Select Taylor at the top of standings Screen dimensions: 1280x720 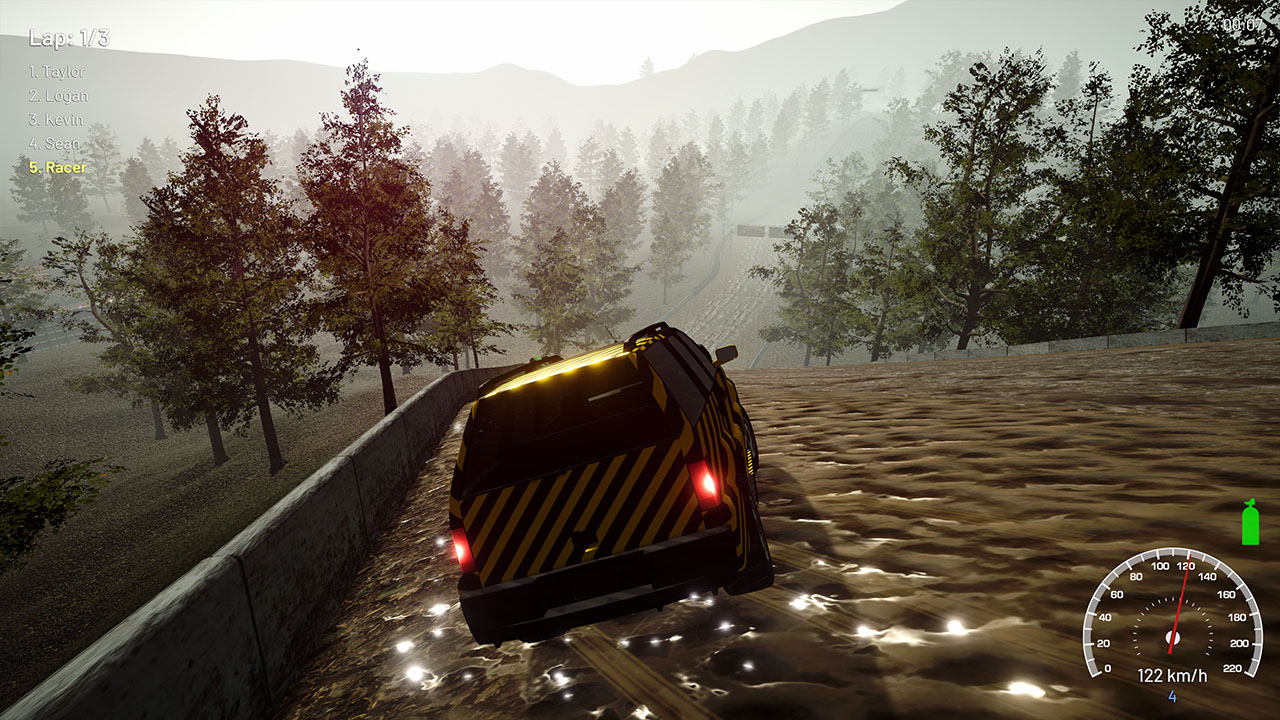tap(59, 72)
